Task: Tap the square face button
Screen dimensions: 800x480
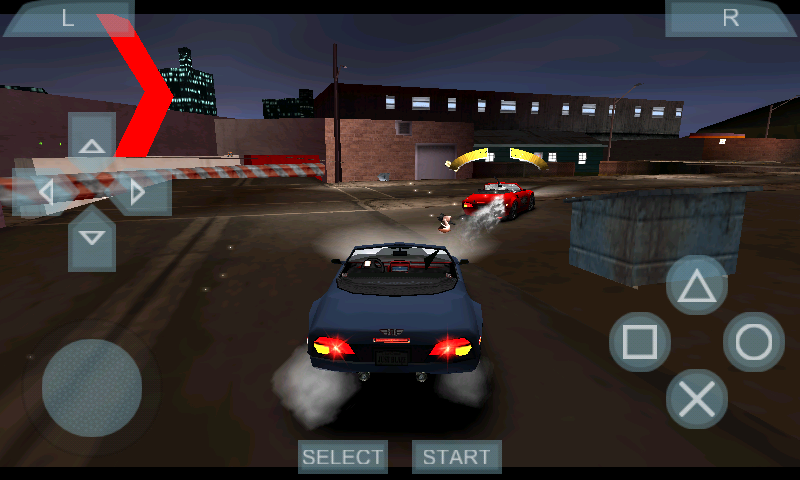Action: 640,343
